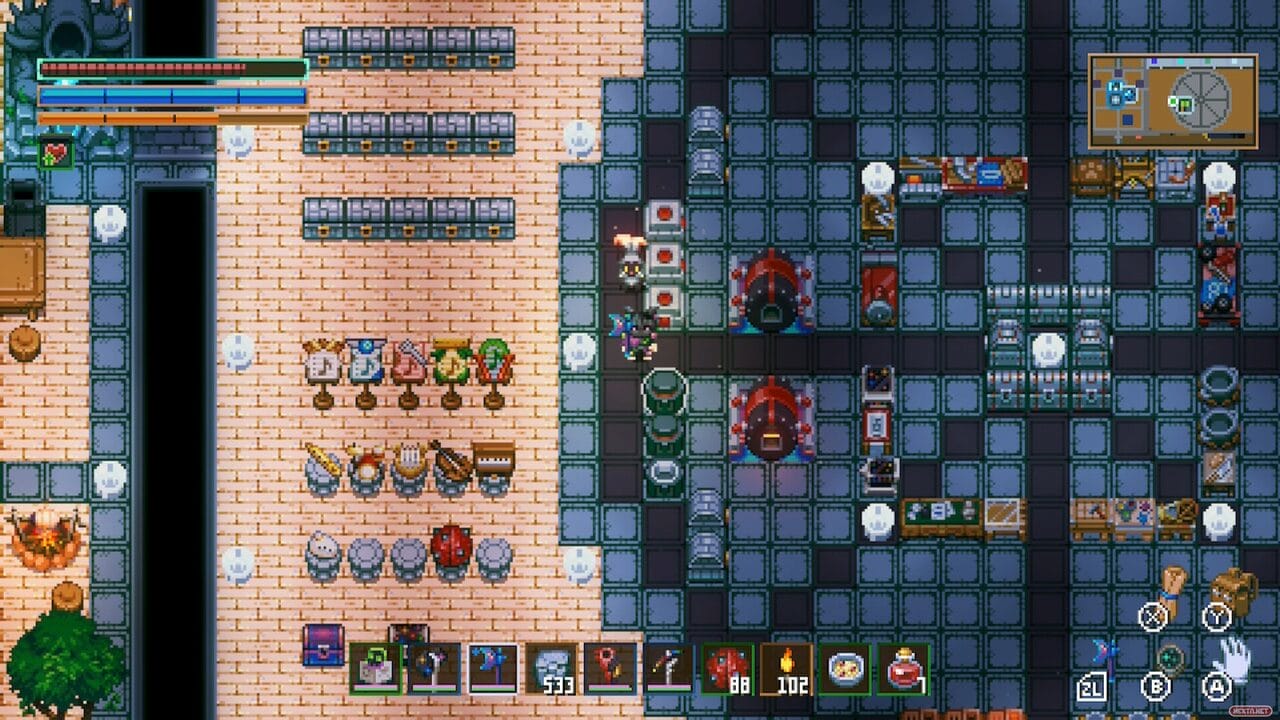Open the minimap in the corner
The width and height of the screenshot is (1280, 720).
tap(1172, 101)
